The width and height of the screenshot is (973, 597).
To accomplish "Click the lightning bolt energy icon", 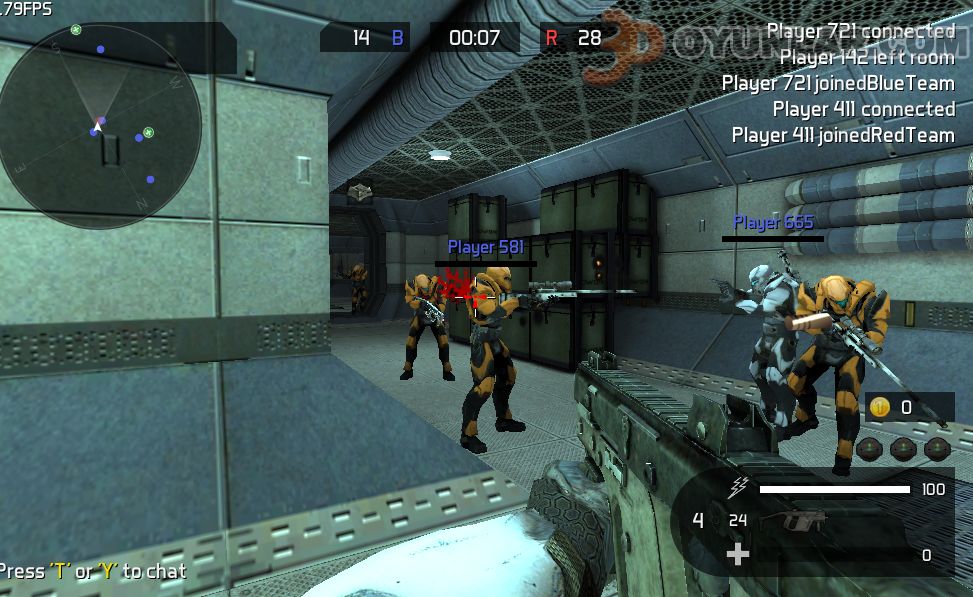I will pos(739,488).
